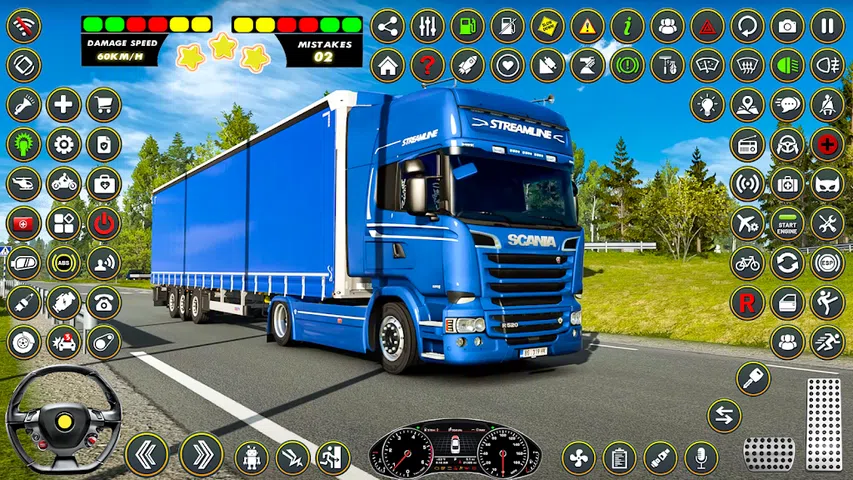853x480 pixels.
Task: Open the shopping cart icon
Action: [103, 104]
